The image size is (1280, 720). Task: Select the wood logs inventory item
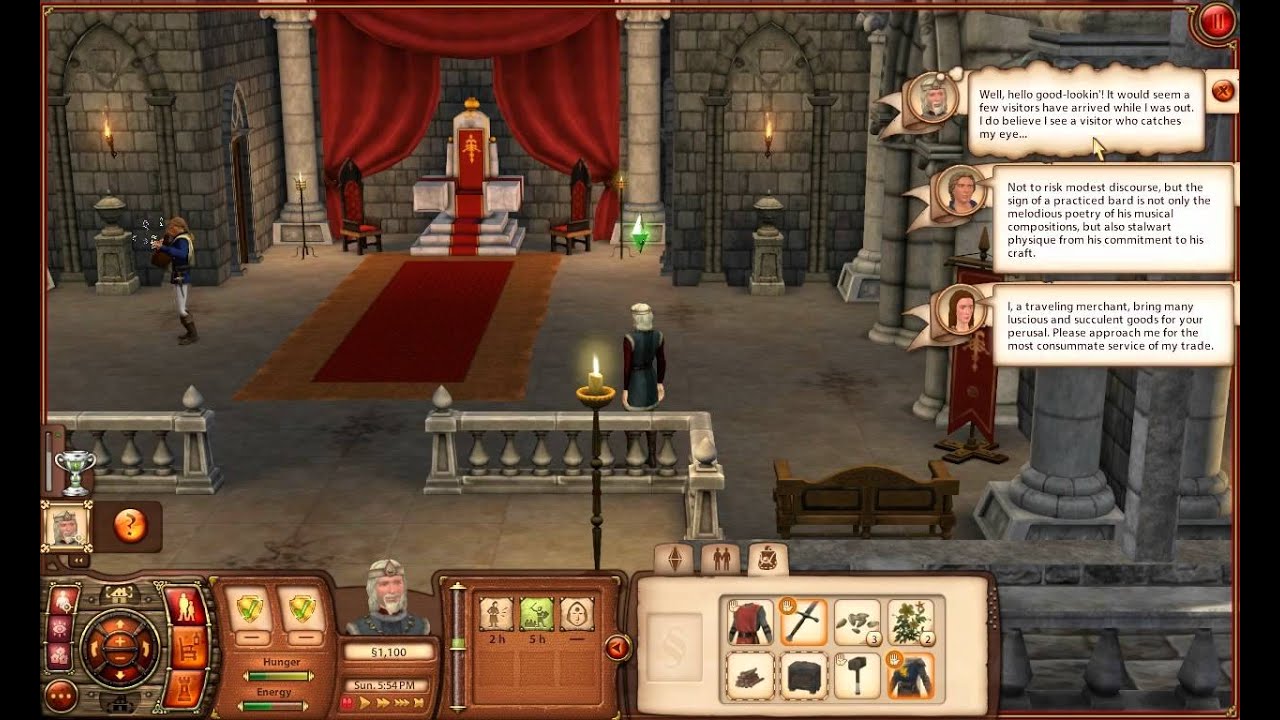click(x=750, y=675)
